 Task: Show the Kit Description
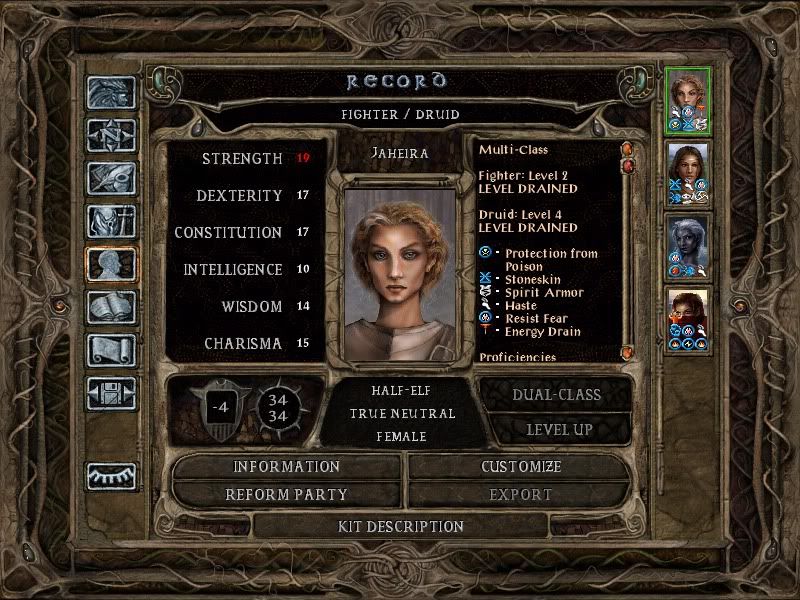pos(401,526)
